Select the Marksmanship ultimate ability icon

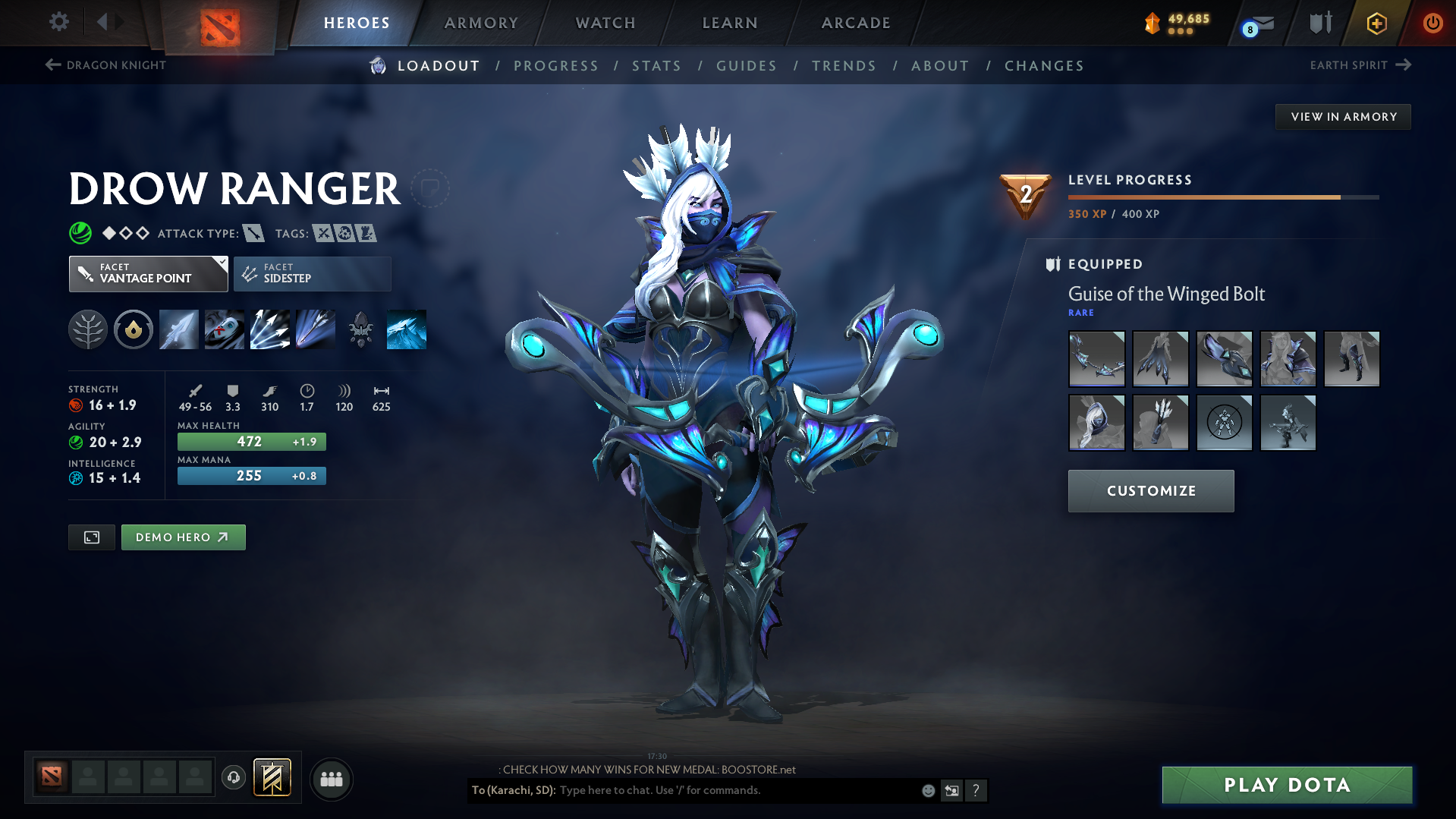(x=316, y=329)
